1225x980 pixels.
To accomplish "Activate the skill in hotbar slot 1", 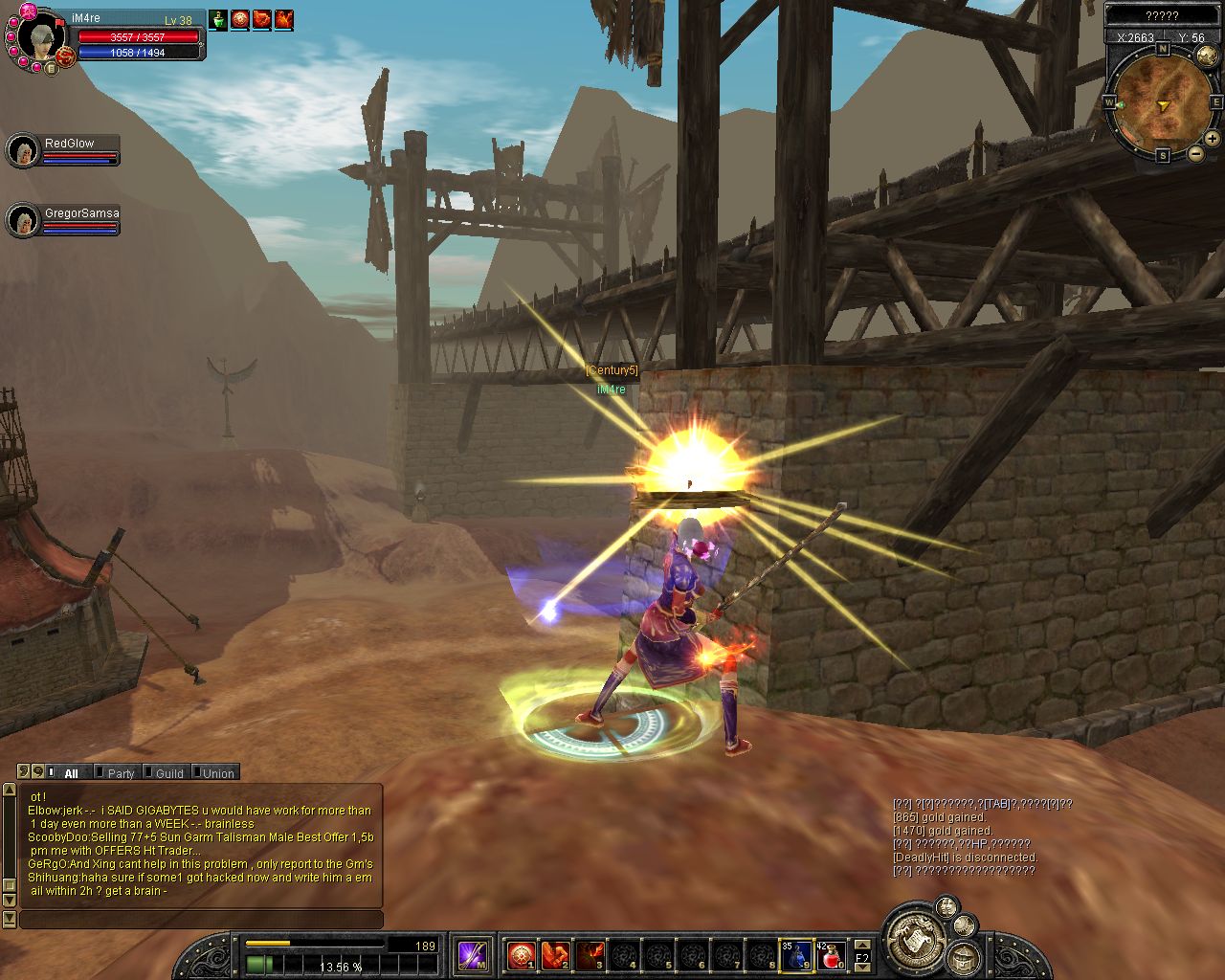I will coord(521,954).
